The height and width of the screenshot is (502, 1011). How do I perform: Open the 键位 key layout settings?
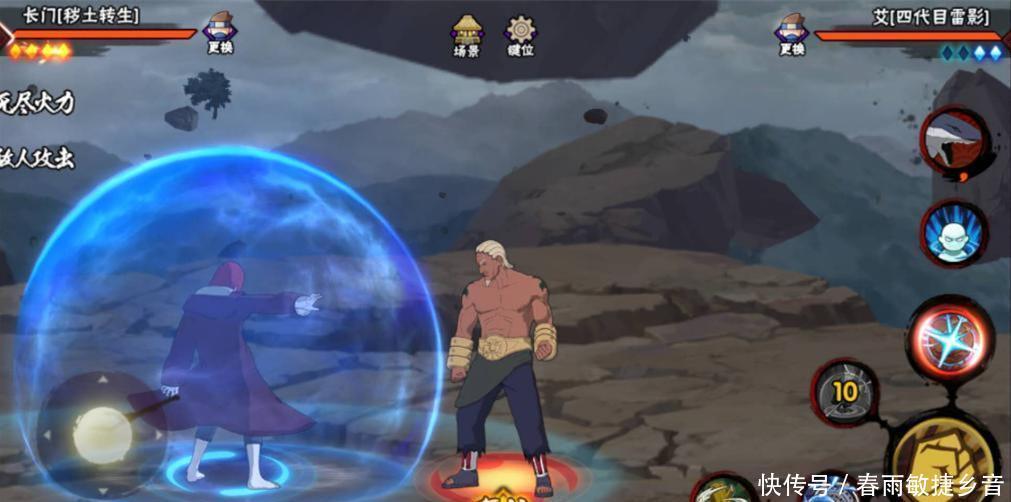click(x=520, y=35)
